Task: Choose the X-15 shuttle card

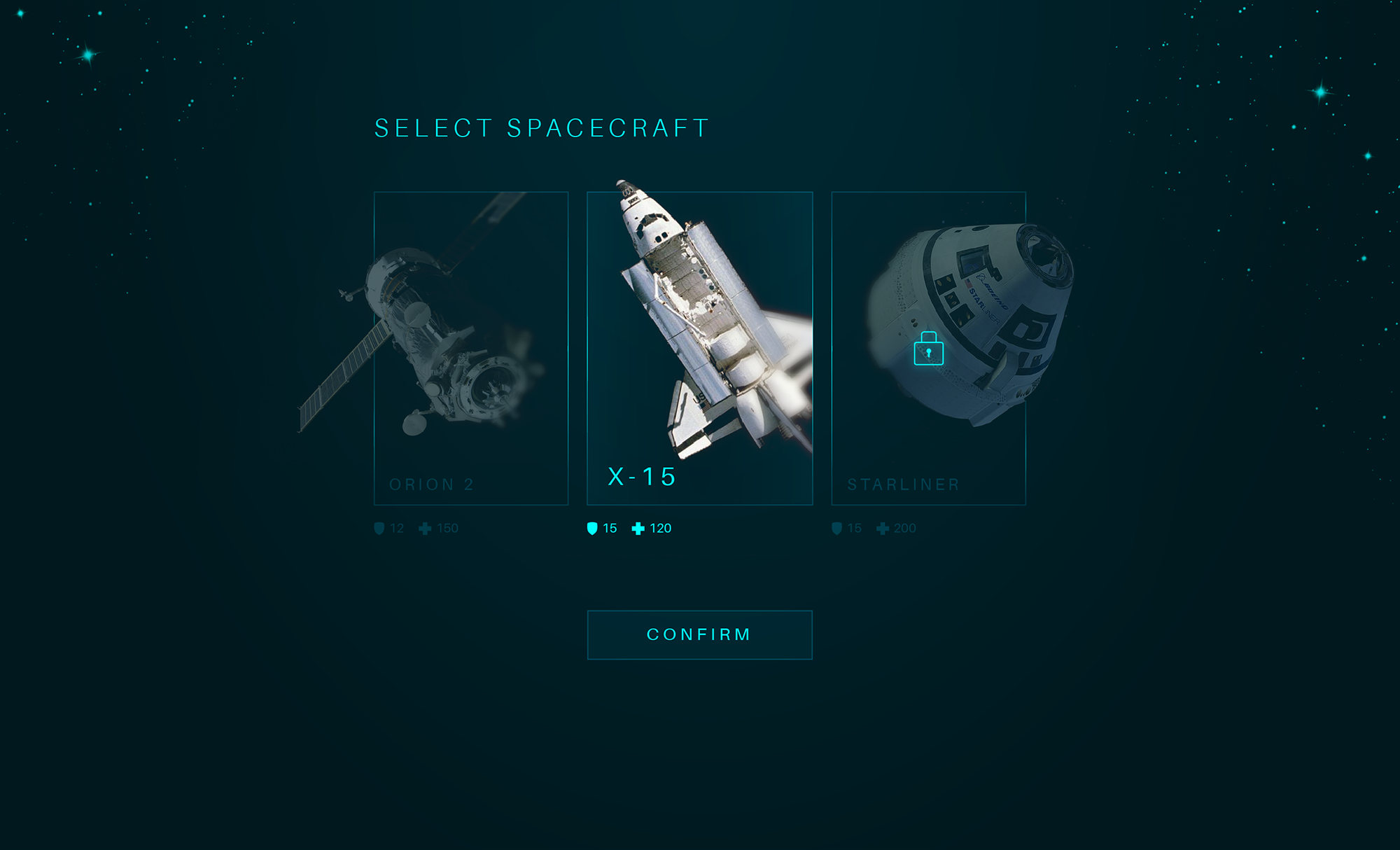Action: 699,348
